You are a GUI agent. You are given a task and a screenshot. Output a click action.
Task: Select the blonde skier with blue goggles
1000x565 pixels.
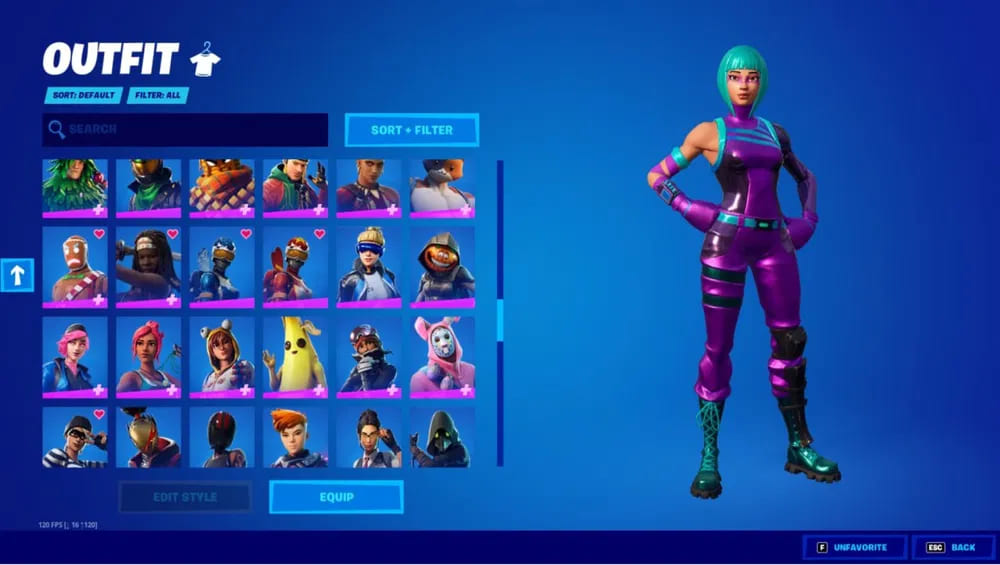(368, 267)
